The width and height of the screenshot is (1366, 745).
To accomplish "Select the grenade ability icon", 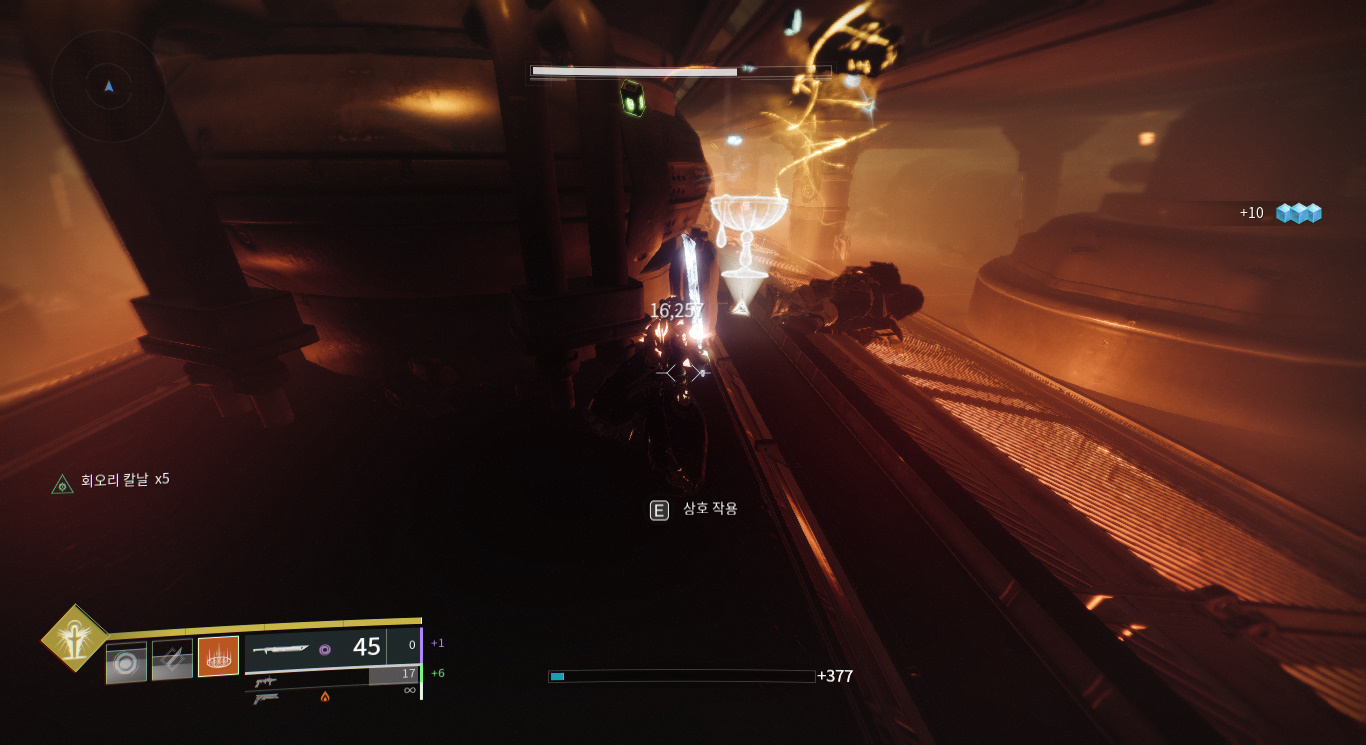I will click(x=126, y=663).
